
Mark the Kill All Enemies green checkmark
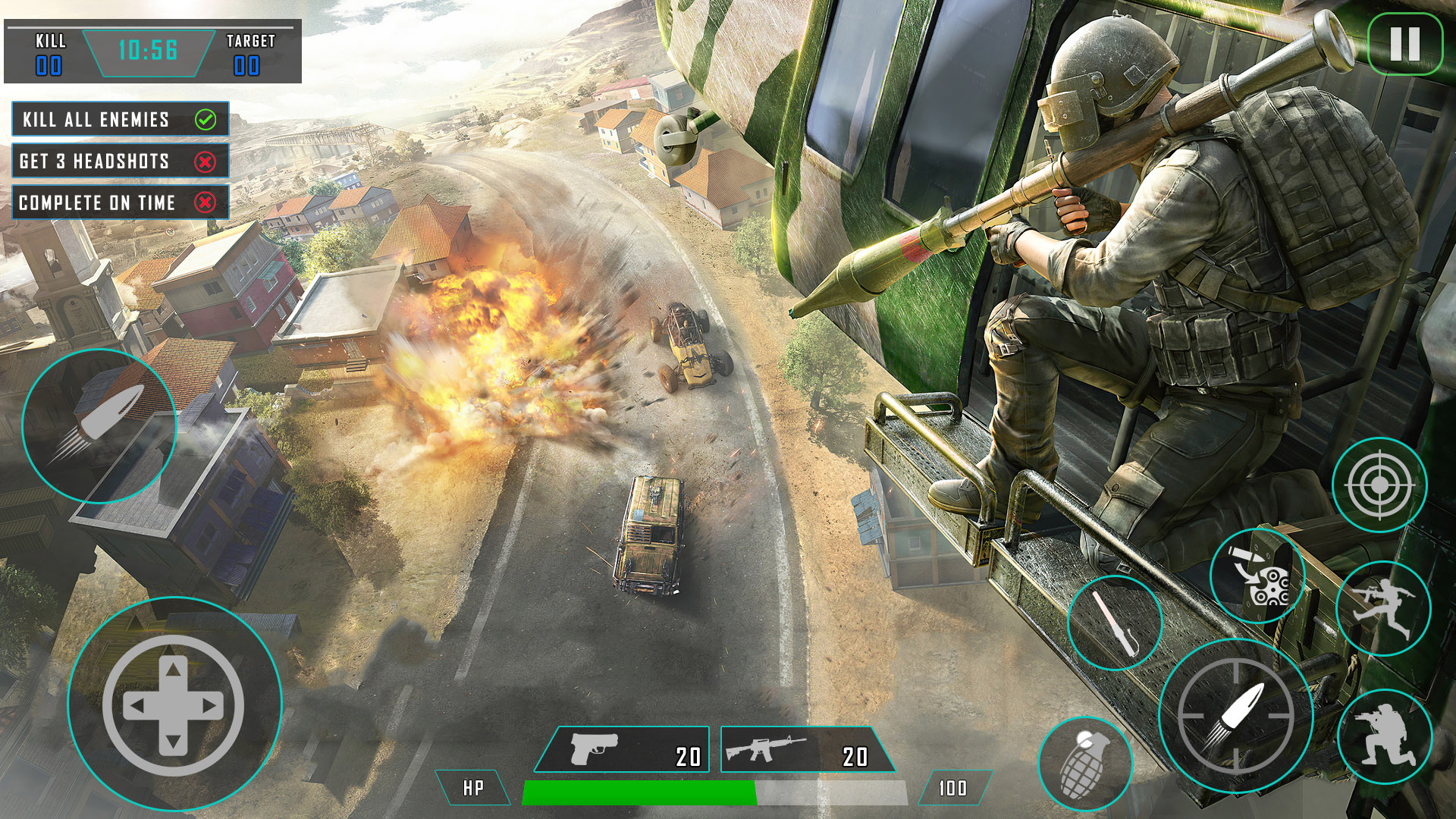[207, 119]
